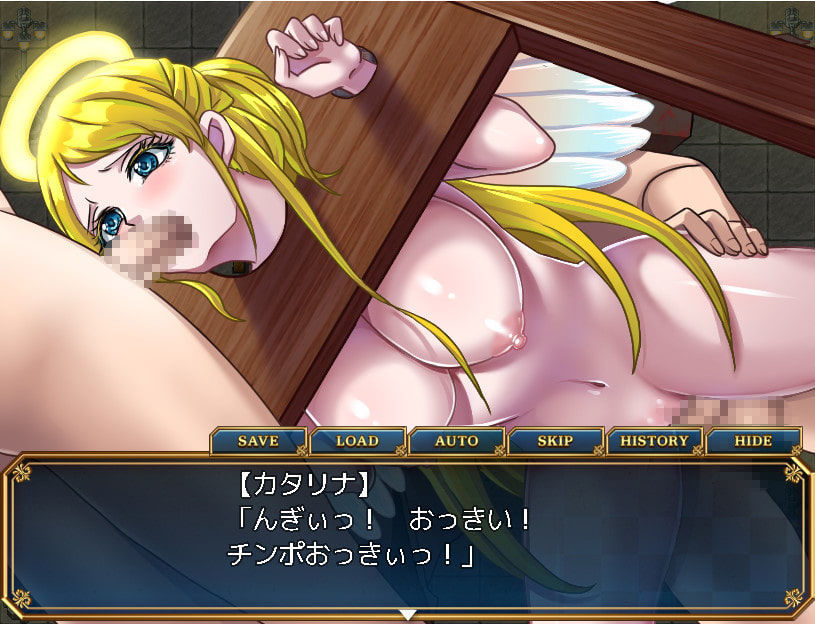The width and height of the screenshot is (815, 624).
Task: Open the LOAD menu
Action: click(357, 441)
